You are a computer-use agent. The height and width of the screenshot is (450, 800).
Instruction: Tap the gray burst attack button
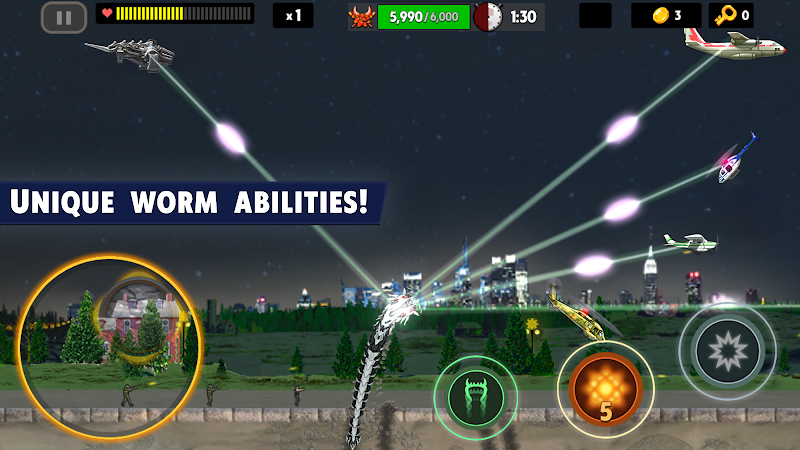click(727, 351)
